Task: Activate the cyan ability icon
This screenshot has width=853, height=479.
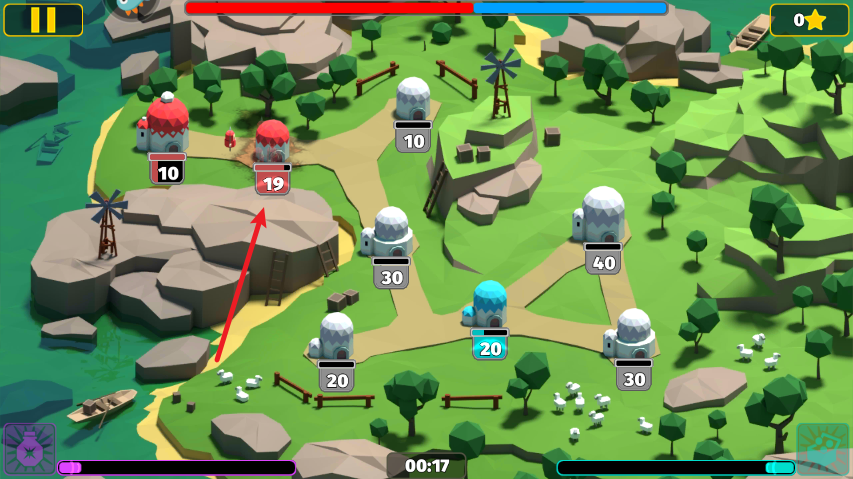Action: (823, 449)
